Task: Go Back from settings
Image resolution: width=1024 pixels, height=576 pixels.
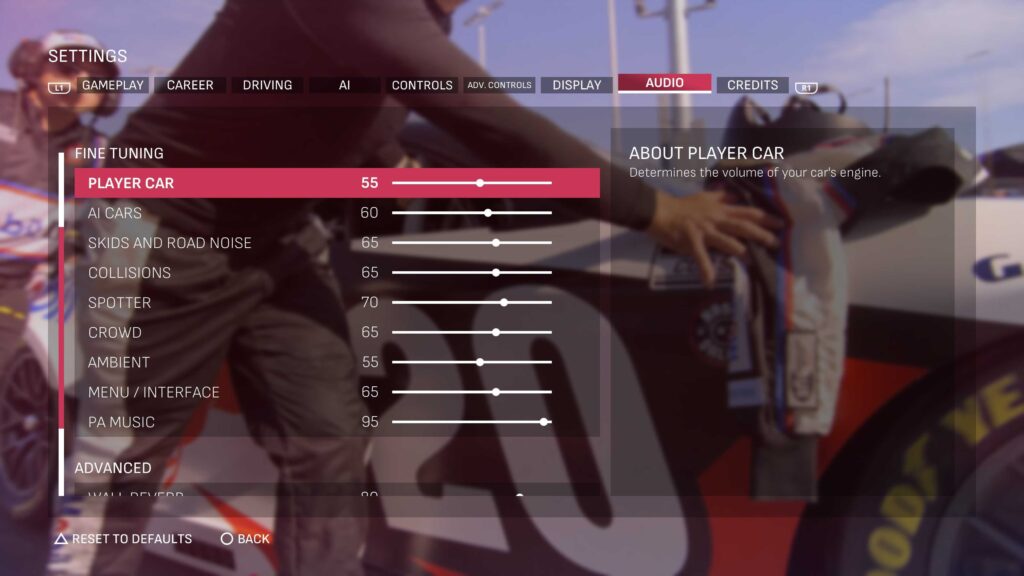Action: (x=245, y=539)
